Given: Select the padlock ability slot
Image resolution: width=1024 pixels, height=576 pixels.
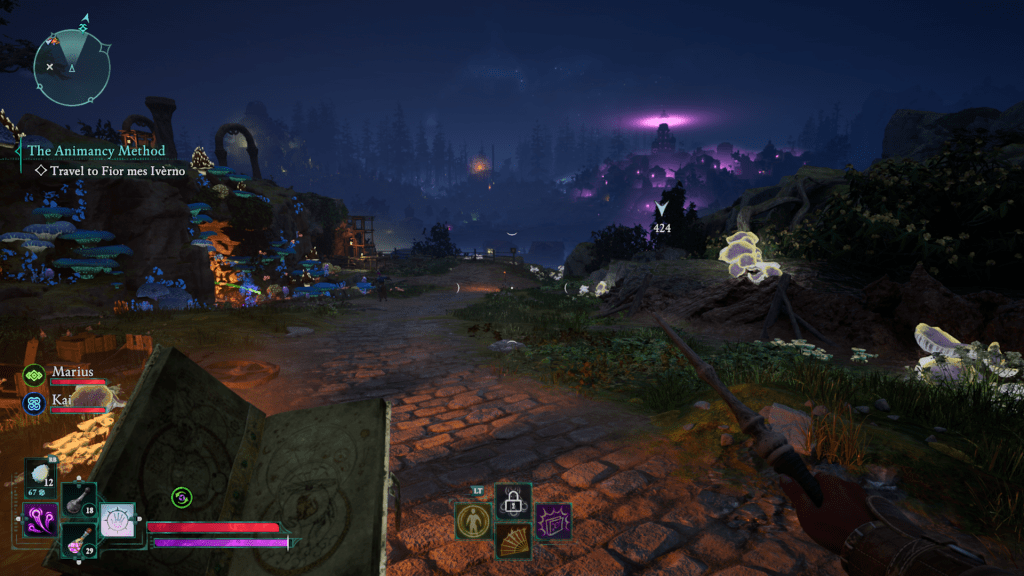Looking at the screenshot, I should click(513, 502).
